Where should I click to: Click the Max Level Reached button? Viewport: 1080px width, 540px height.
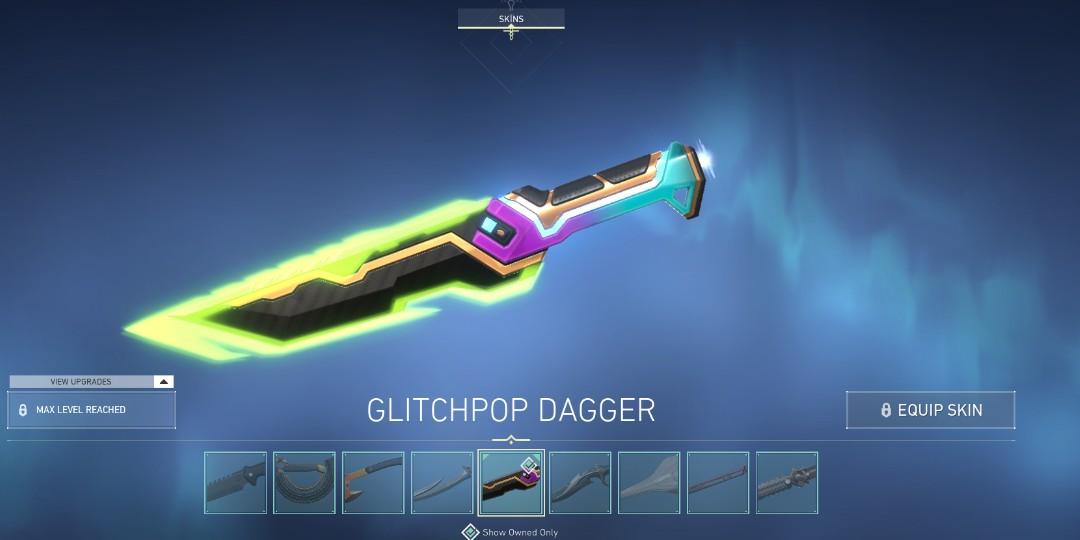click(x=91, y=410)
